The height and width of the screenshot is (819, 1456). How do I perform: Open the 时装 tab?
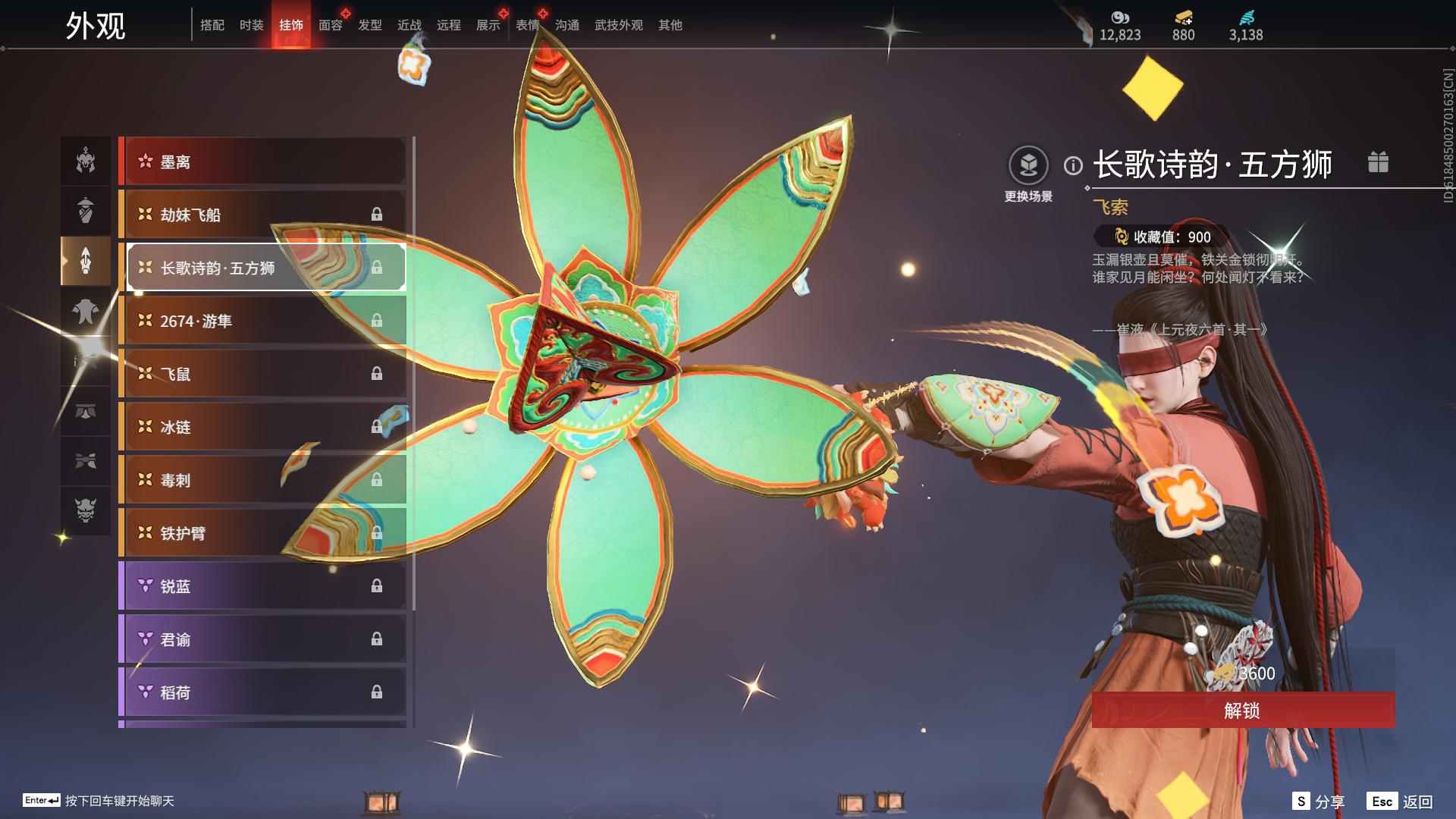click(x=252, y=25)
